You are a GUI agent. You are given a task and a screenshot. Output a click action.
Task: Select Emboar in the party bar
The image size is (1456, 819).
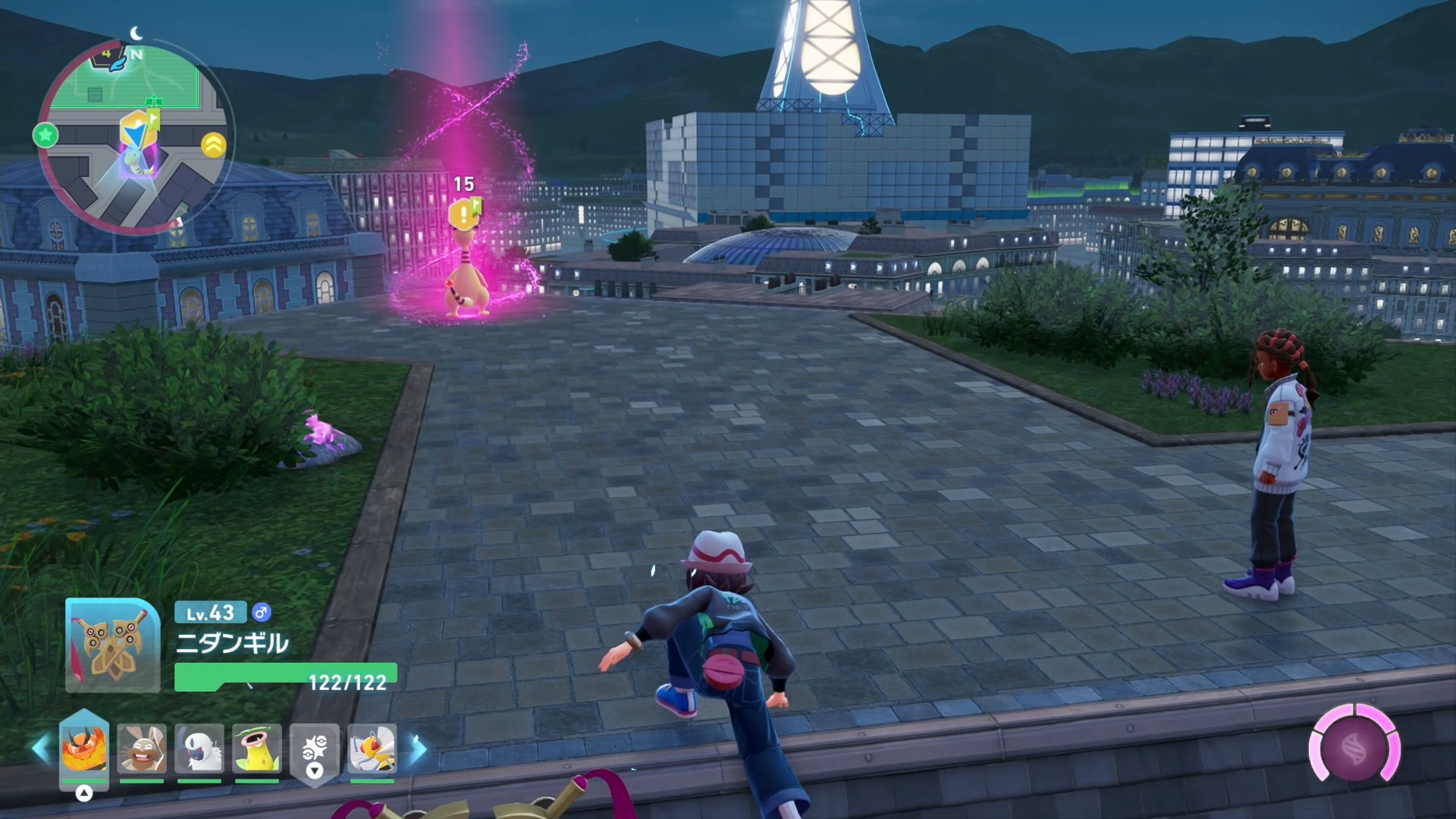point(84,748)
